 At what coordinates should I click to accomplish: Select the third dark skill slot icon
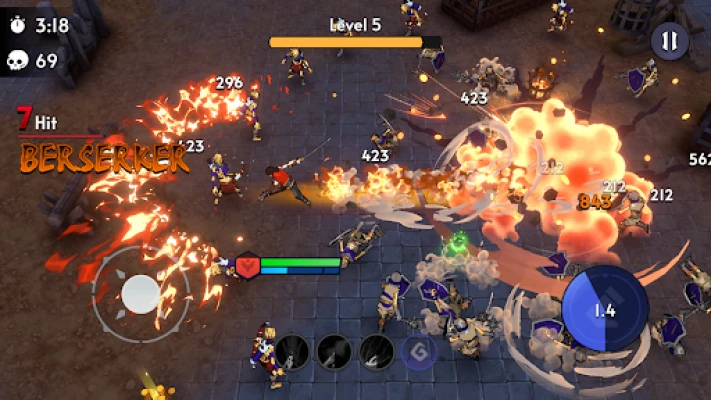tap(376, 351)
